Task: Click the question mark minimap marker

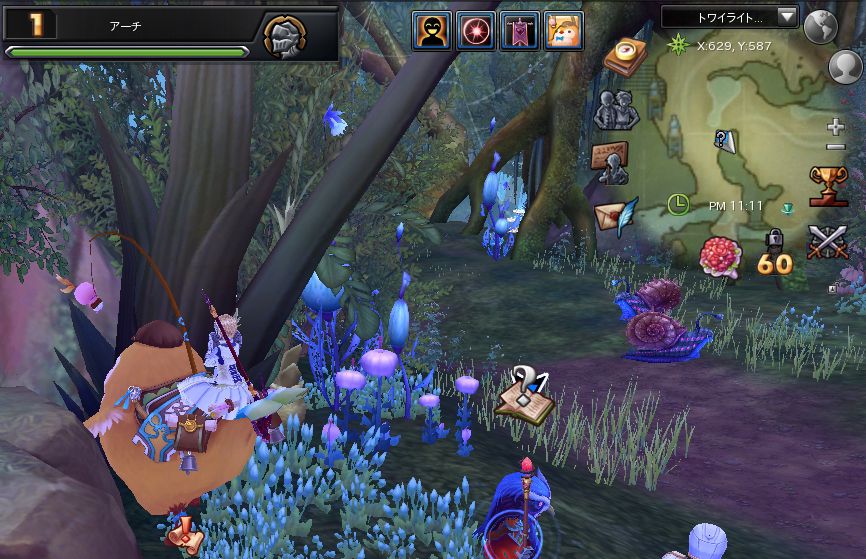Action: click(x=724, y=141)
